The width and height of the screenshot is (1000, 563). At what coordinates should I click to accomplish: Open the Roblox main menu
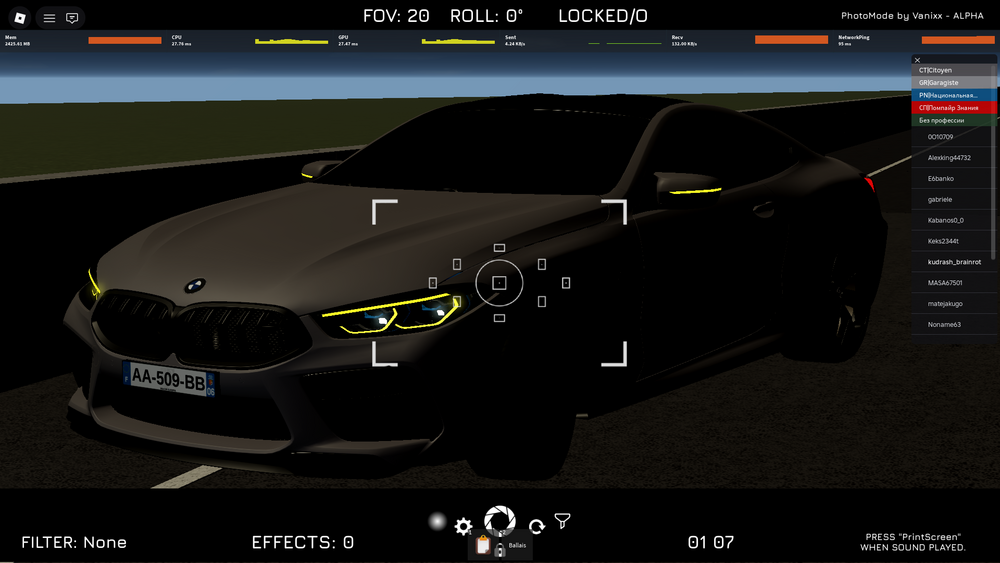pyautogui.click(x=19, y=18)
